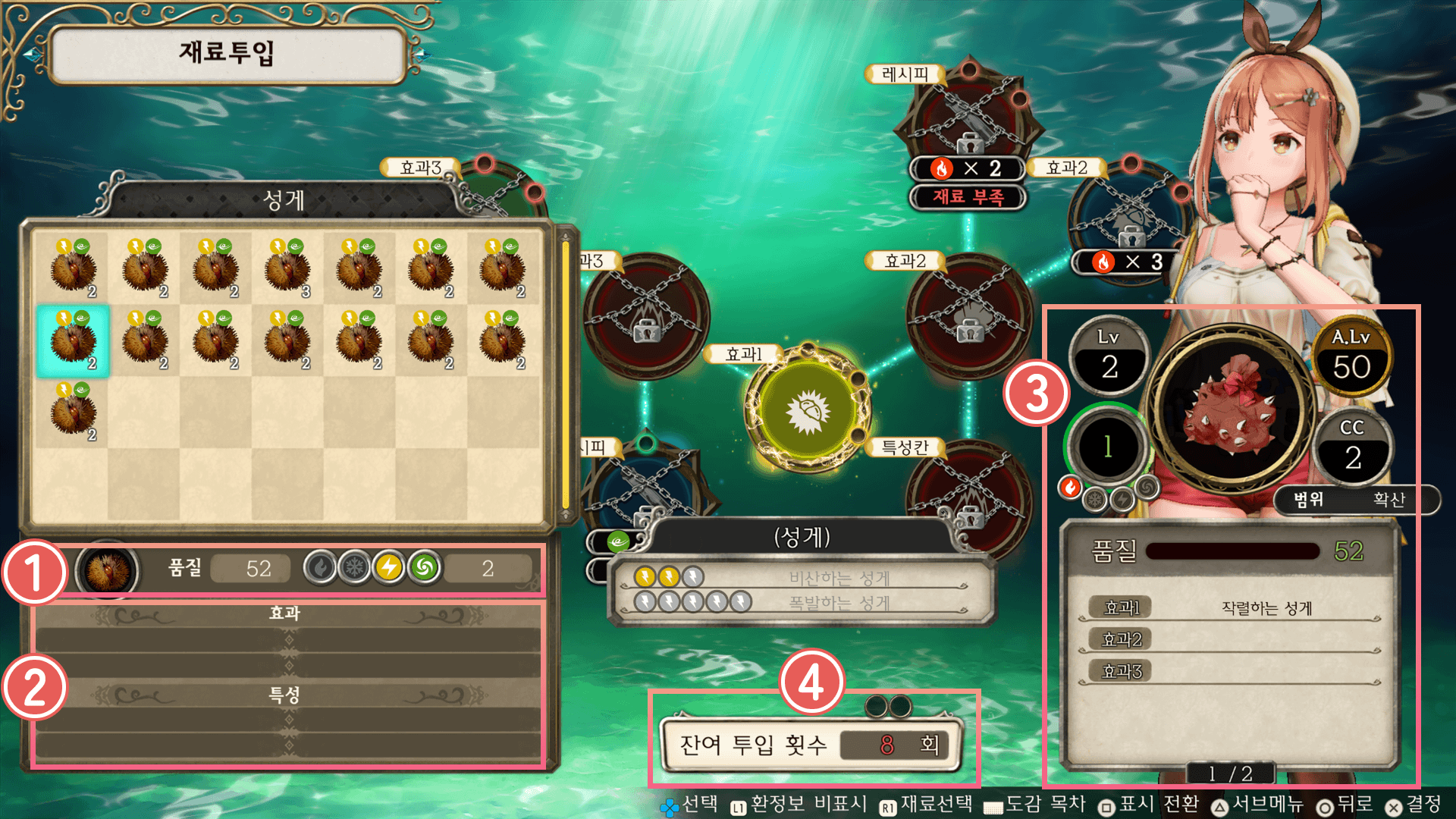The image size is (1456, 819).
Task: Select the lightning element icon beside 품질
Action: [x=389, y=567]
